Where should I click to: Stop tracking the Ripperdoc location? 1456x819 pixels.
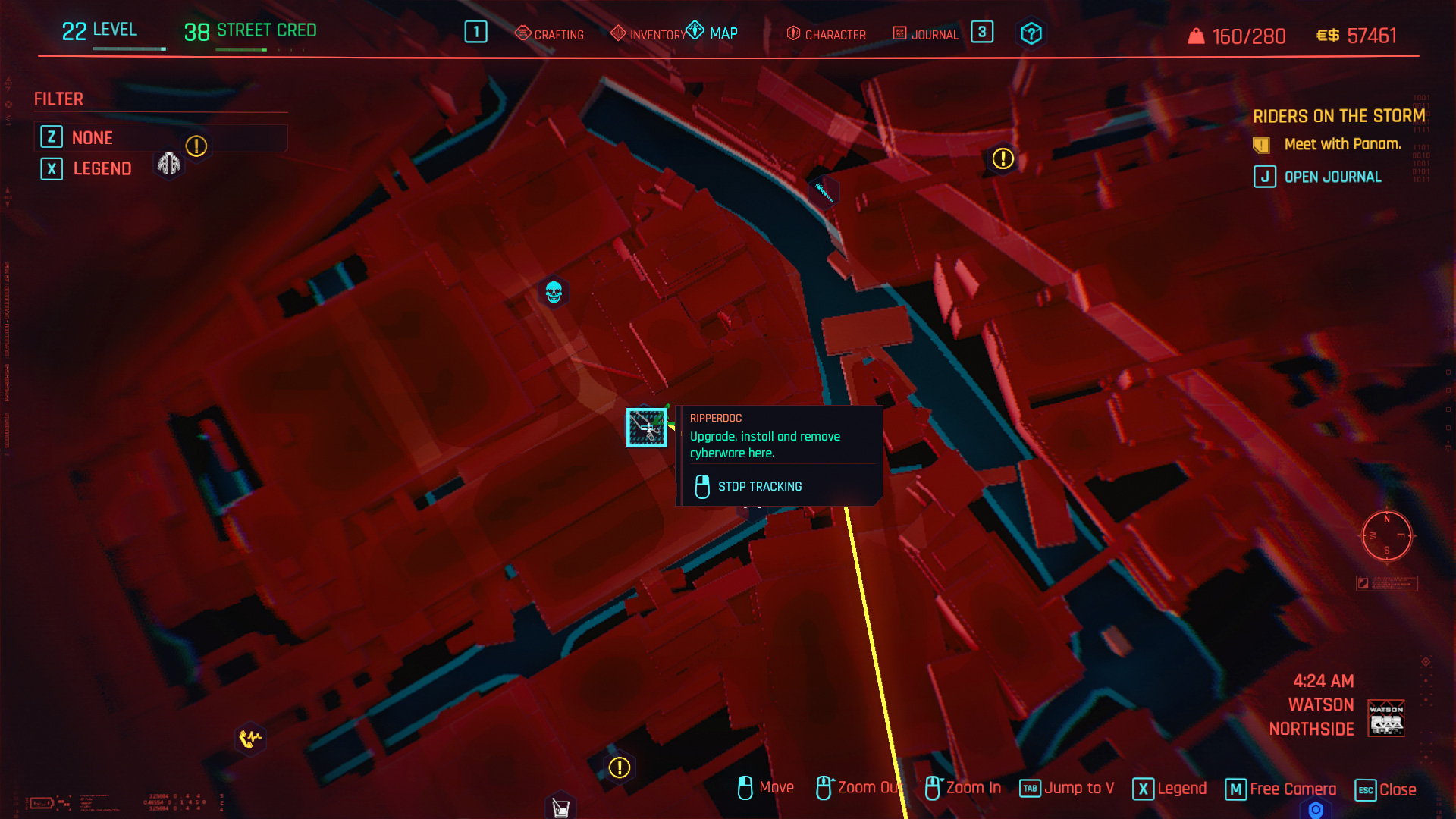pyautogui.click(x=760, y=486)
